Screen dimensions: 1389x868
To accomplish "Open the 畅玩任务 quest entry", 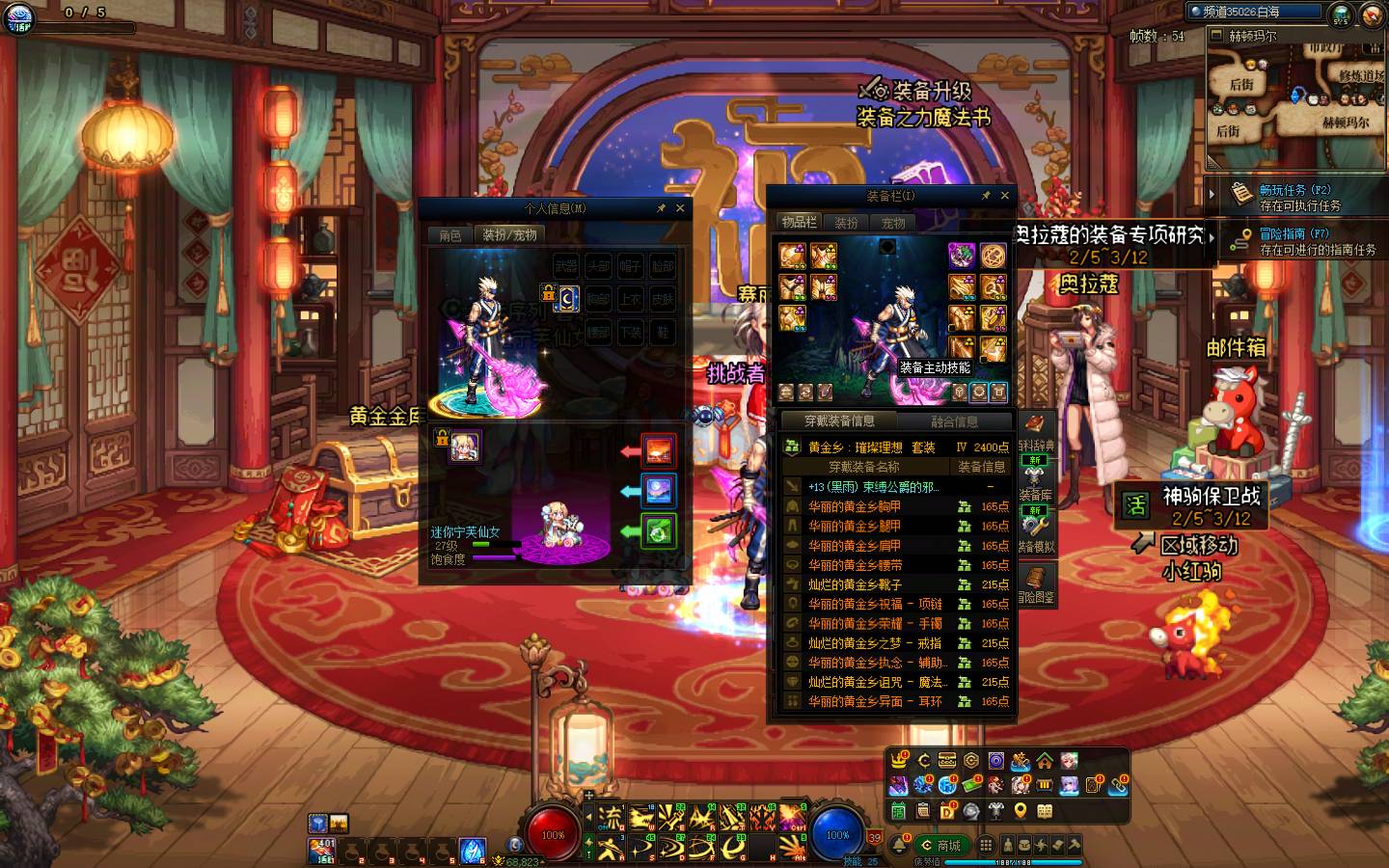I will point(1294,198).
